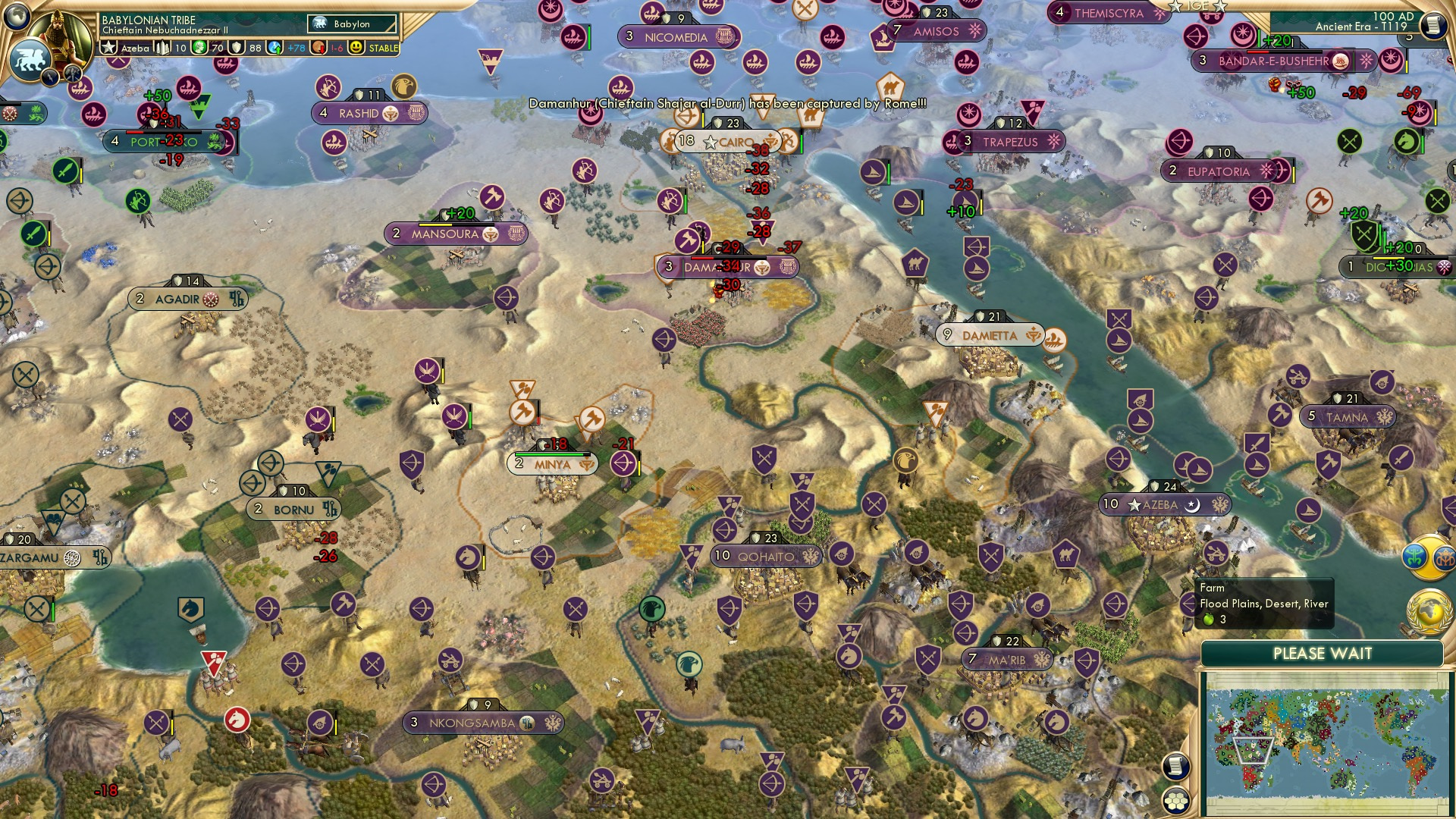Image resolution: width=1456 pixels, height=819 pixels.
Task: Click the crowned golden age medallion bottom-right
Action: 1445,559
